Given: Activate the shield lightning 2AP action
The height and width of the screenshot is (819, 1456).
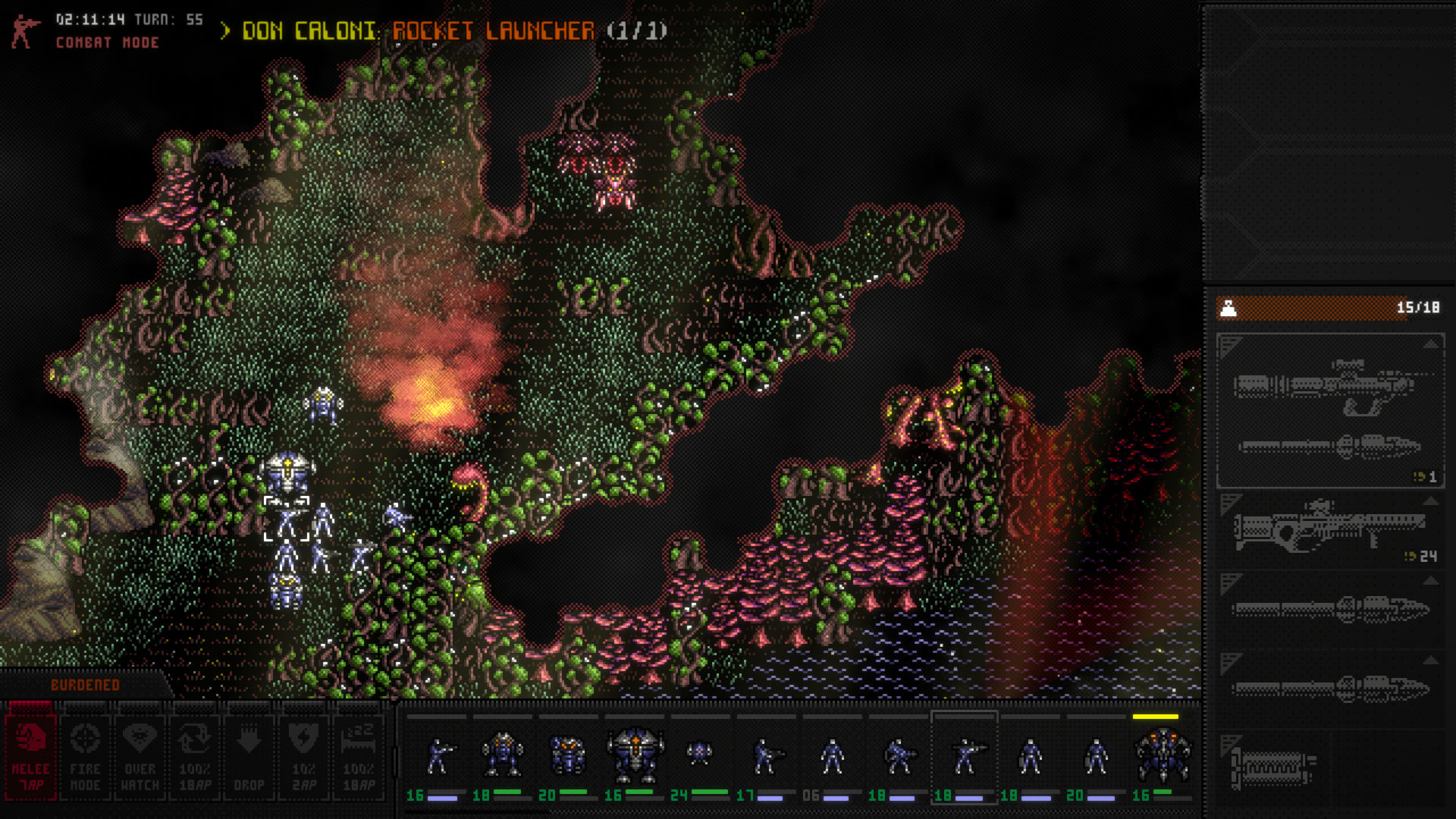Looking at the screenshot, I should tap(303, 757).
